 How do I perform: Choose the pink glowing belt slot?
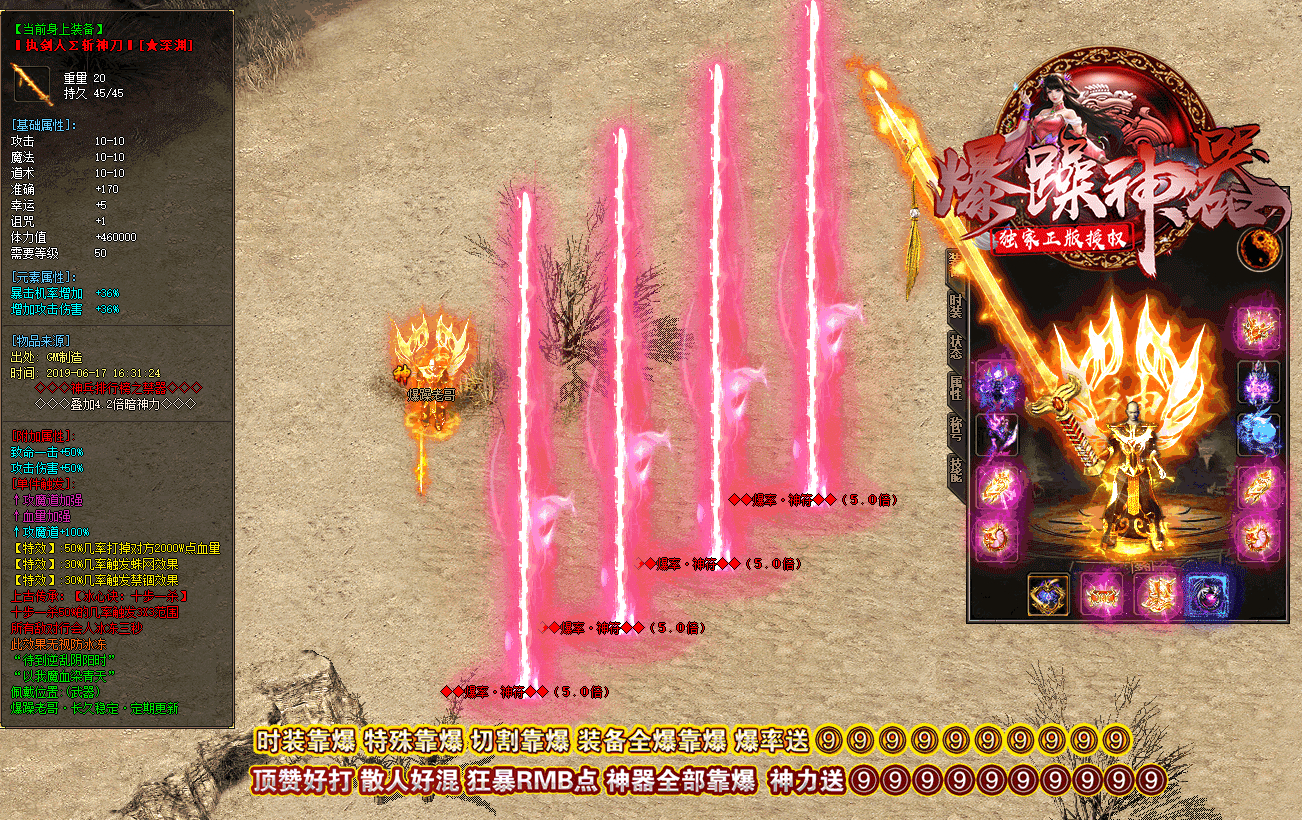coord(1101,595)
